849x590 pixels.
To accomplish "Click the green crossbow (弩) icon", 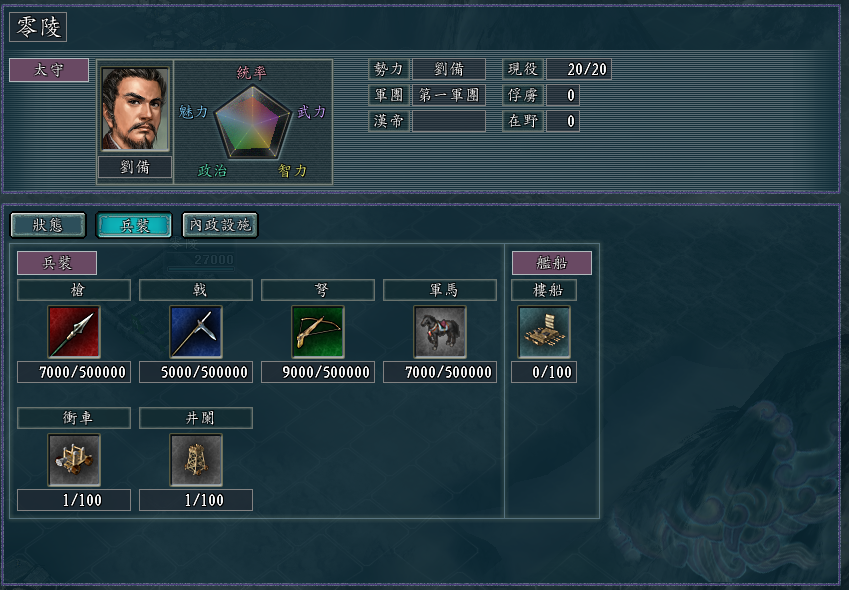I will point(318,332).
